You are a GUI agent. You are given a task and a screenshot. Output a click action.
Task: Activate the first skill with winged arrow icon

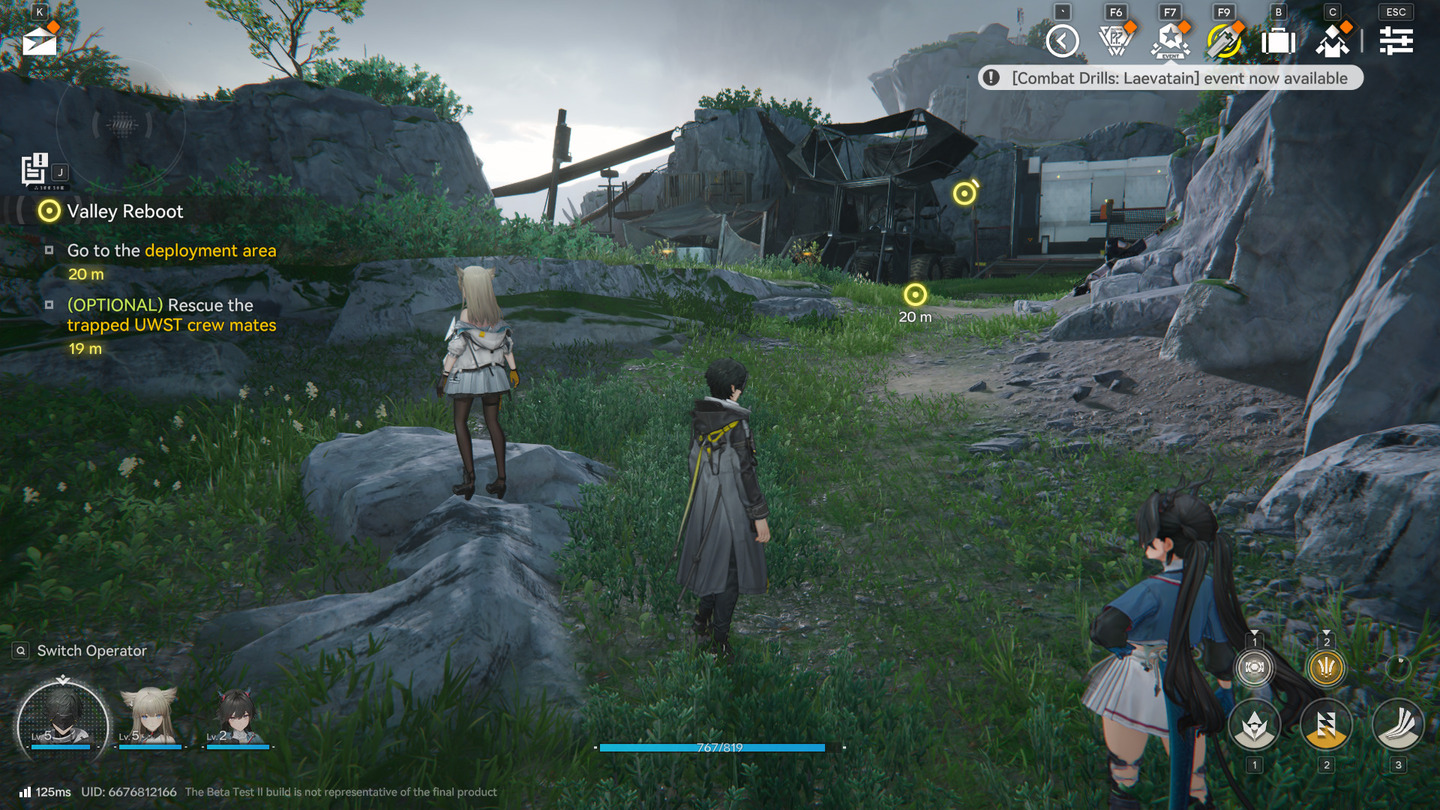(x=1254, y=725)
